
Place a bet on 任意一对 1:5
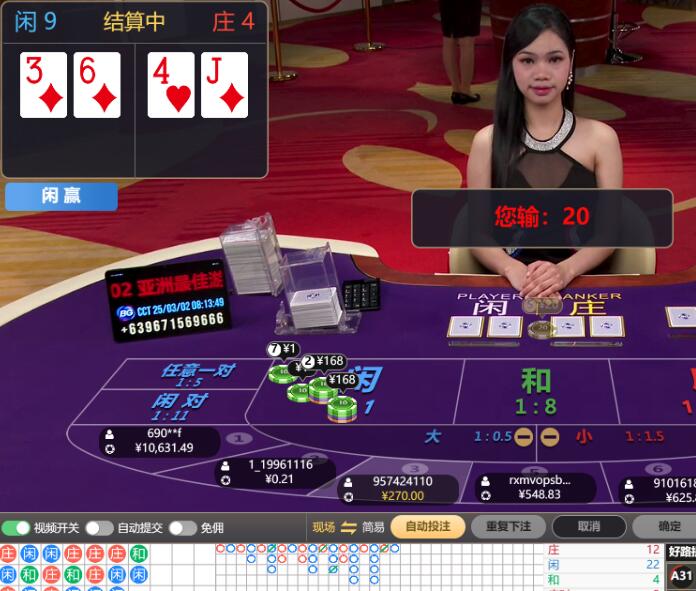click(x=196, y=375)
